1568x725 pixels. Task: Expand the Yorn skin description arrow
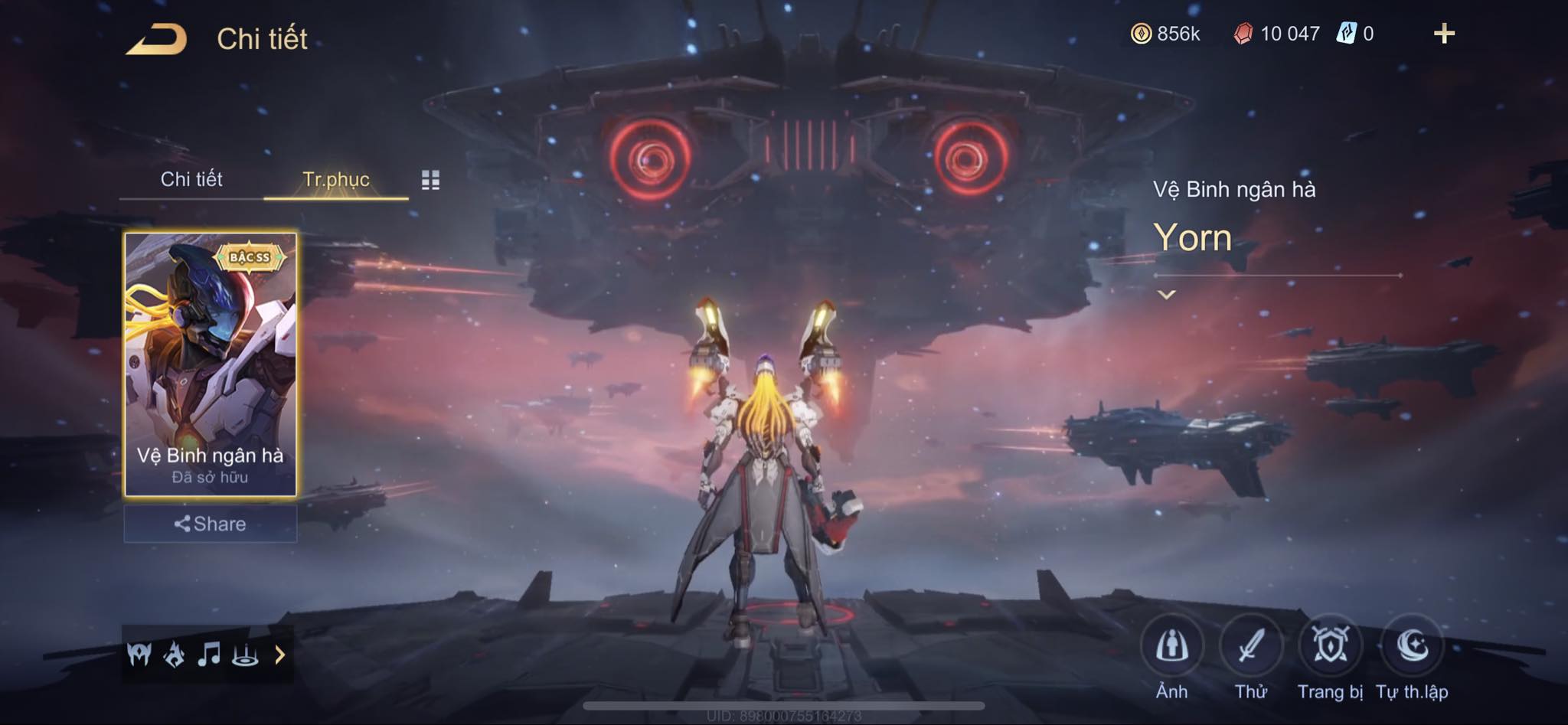(x=1166, y=295)
